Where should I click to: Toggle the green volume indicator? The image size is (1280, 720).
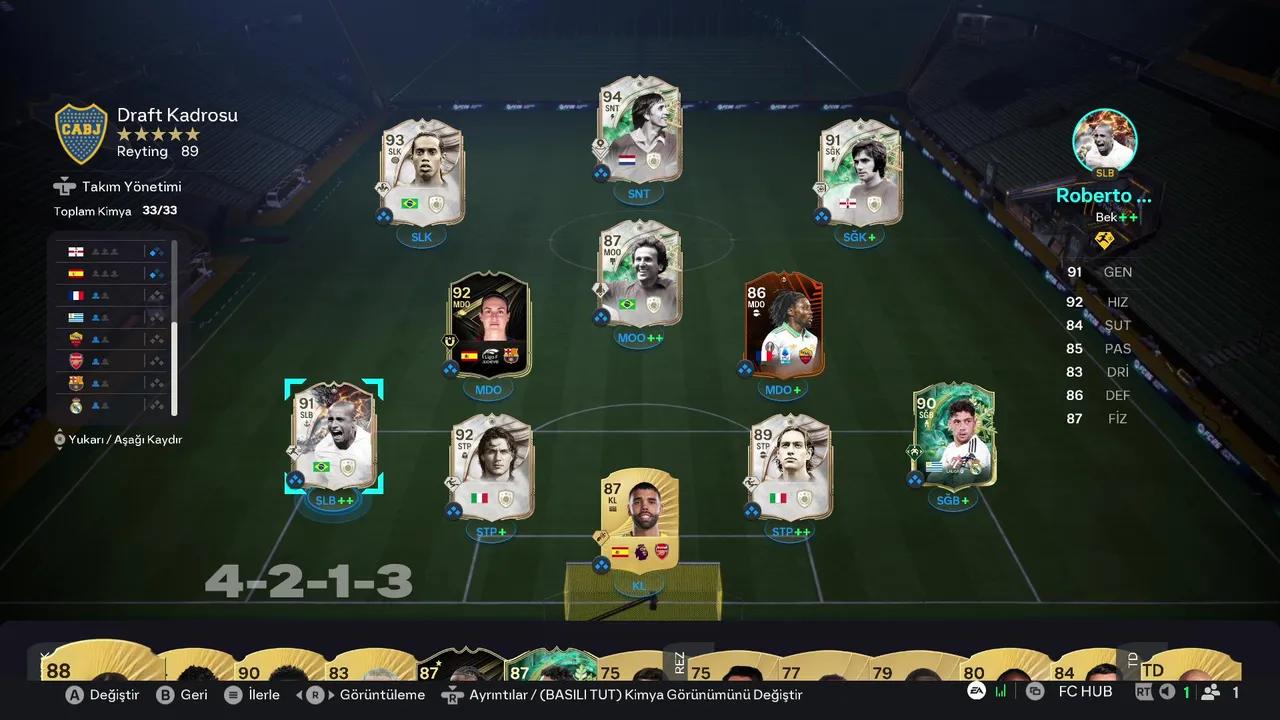point(1188,691)
